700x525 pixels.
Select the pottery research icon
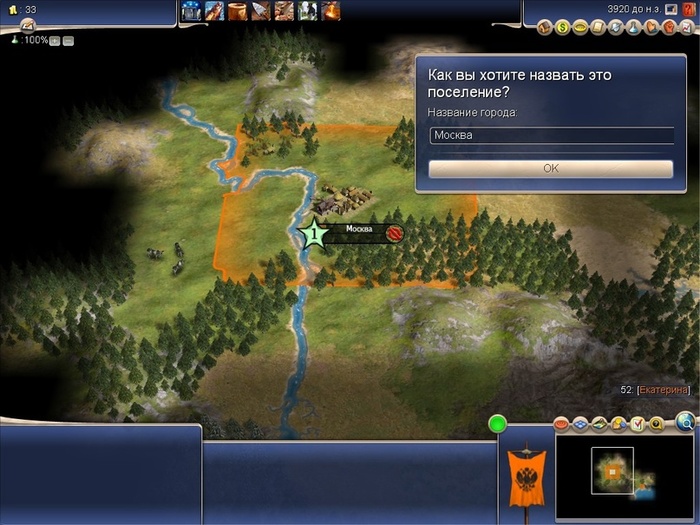click(x=237, y=11)
